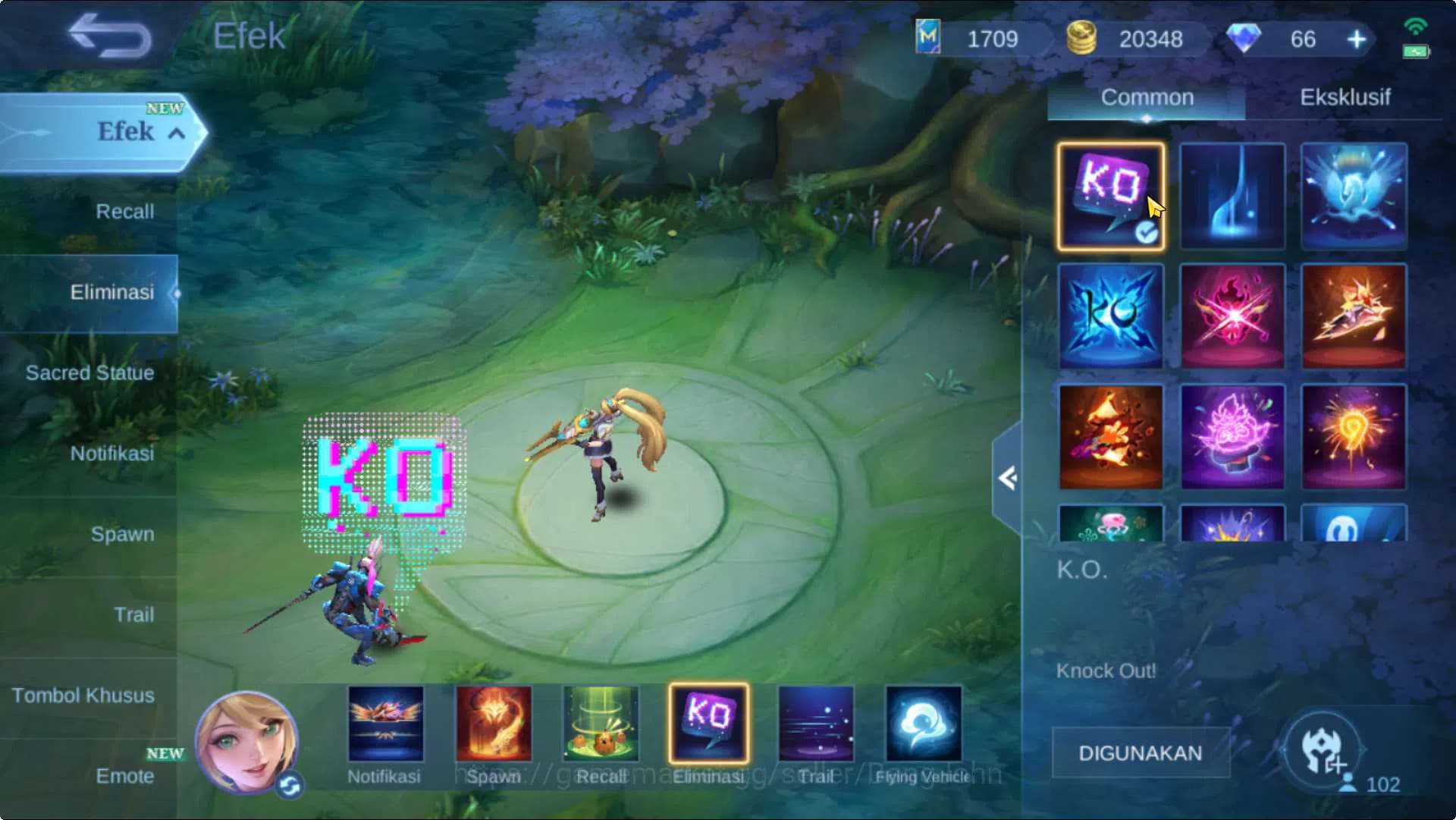Expand the Tombol Khusus section

coord(83,695)
